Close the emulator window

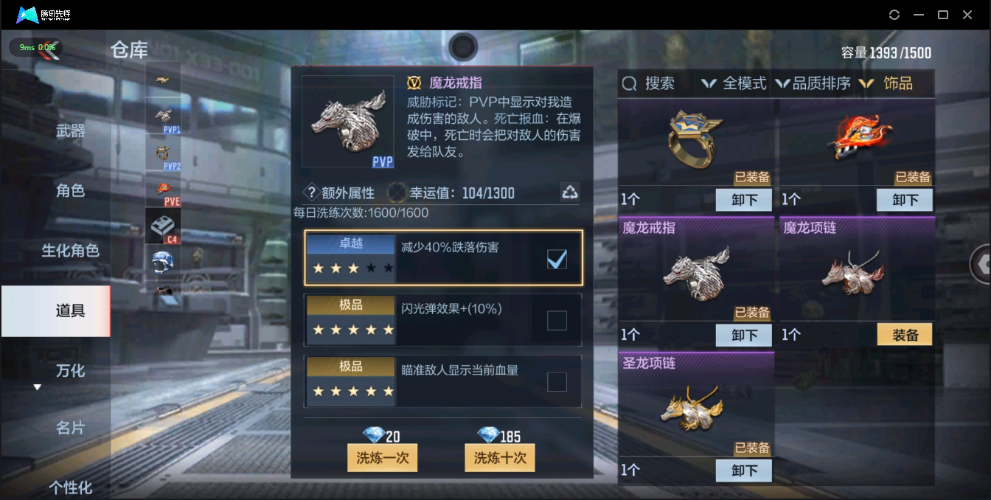[x=968, y=15]
